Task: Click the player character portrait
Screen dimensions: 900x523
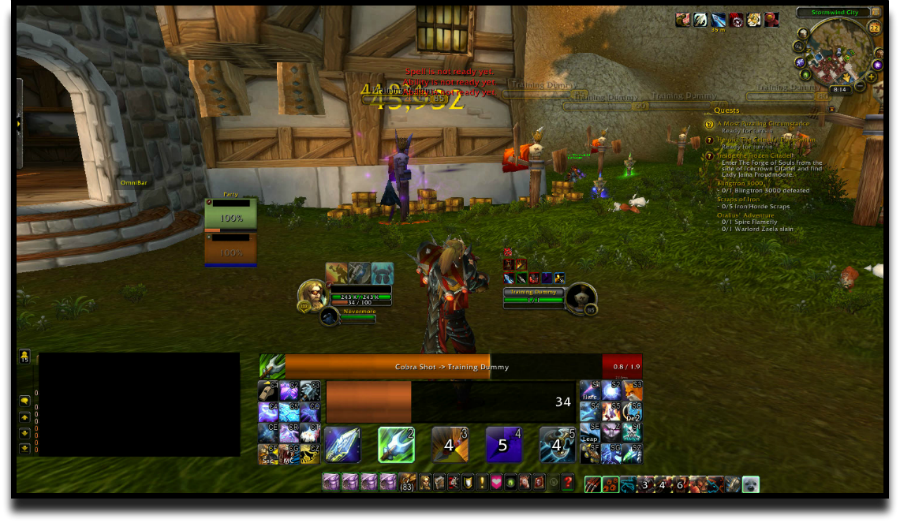Action: (x=311, y=295)
